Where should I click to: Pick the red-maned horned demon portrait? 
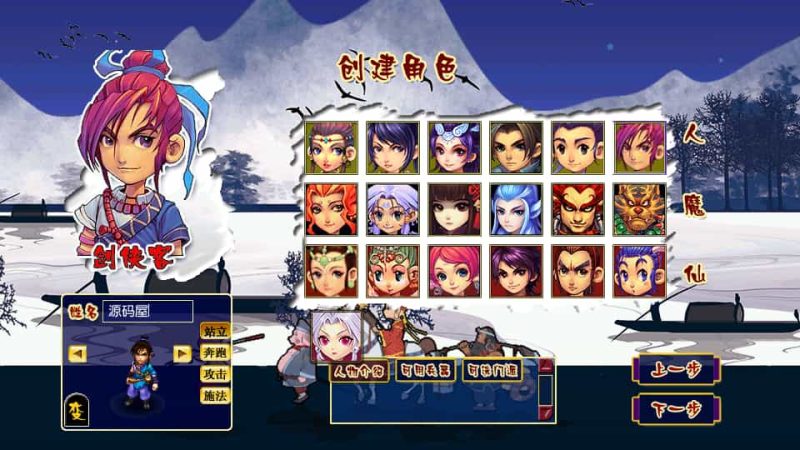577,210
